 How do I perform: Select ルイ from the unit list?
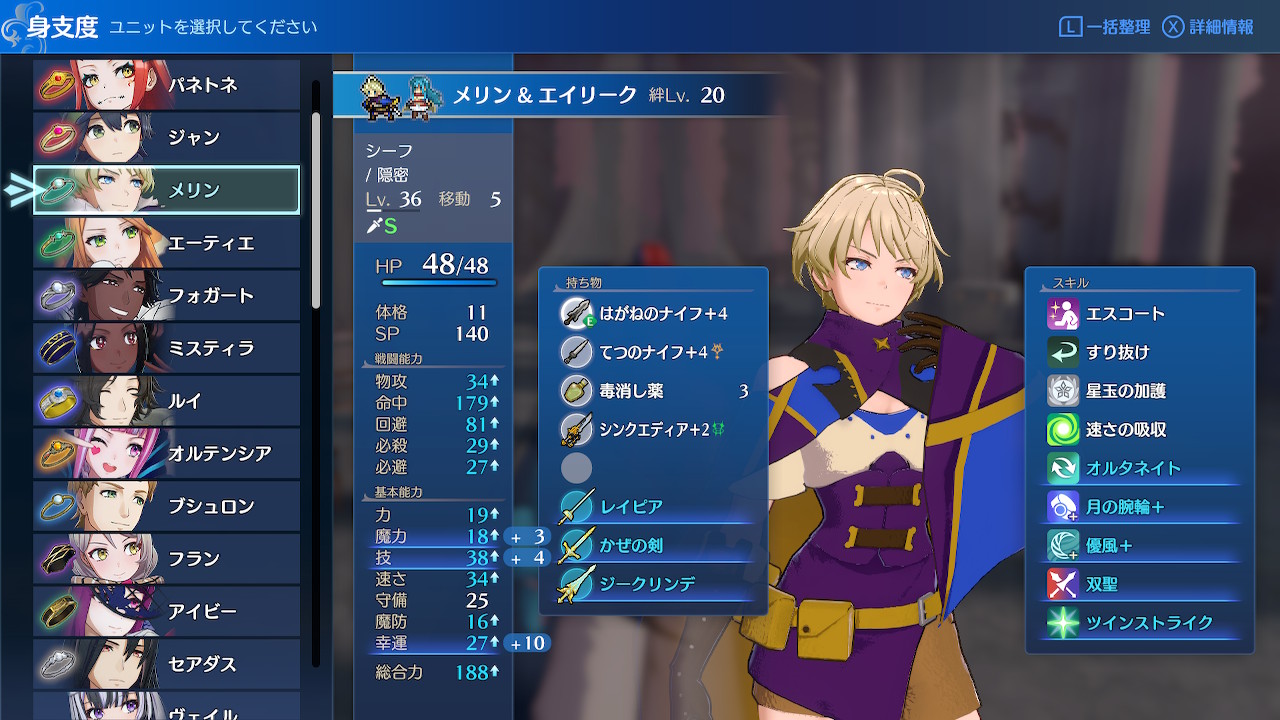[x=166, y=401]
